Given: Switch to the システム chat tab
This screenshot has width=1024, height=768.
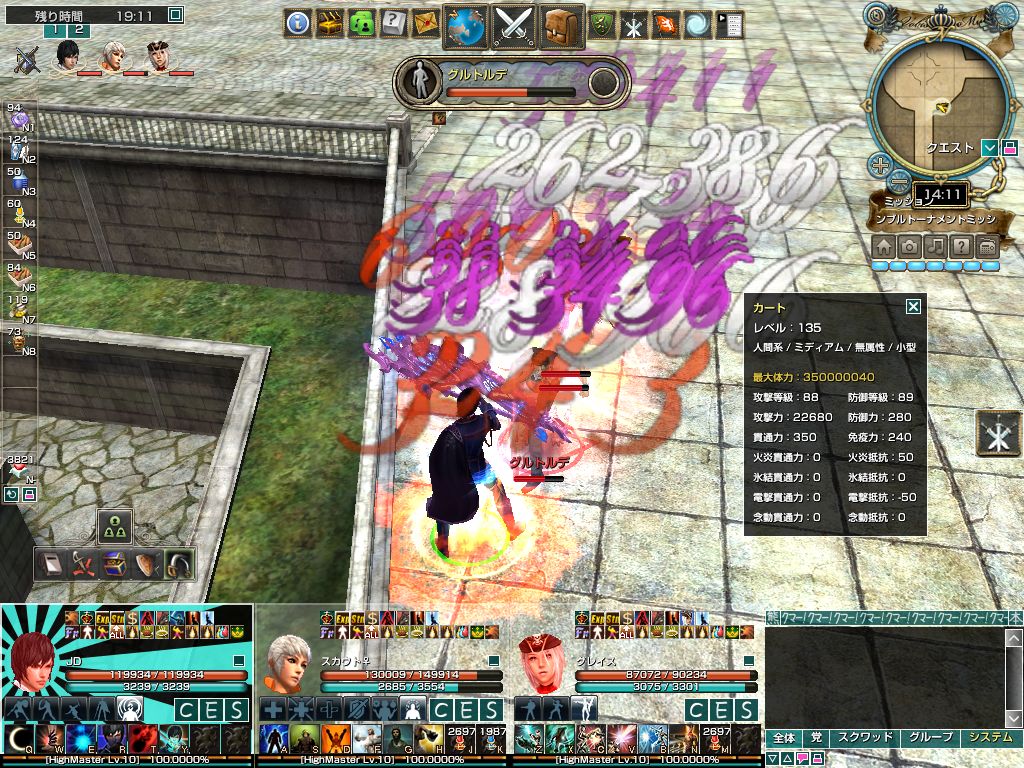Looking at the screenshot, I should point(992,738).
